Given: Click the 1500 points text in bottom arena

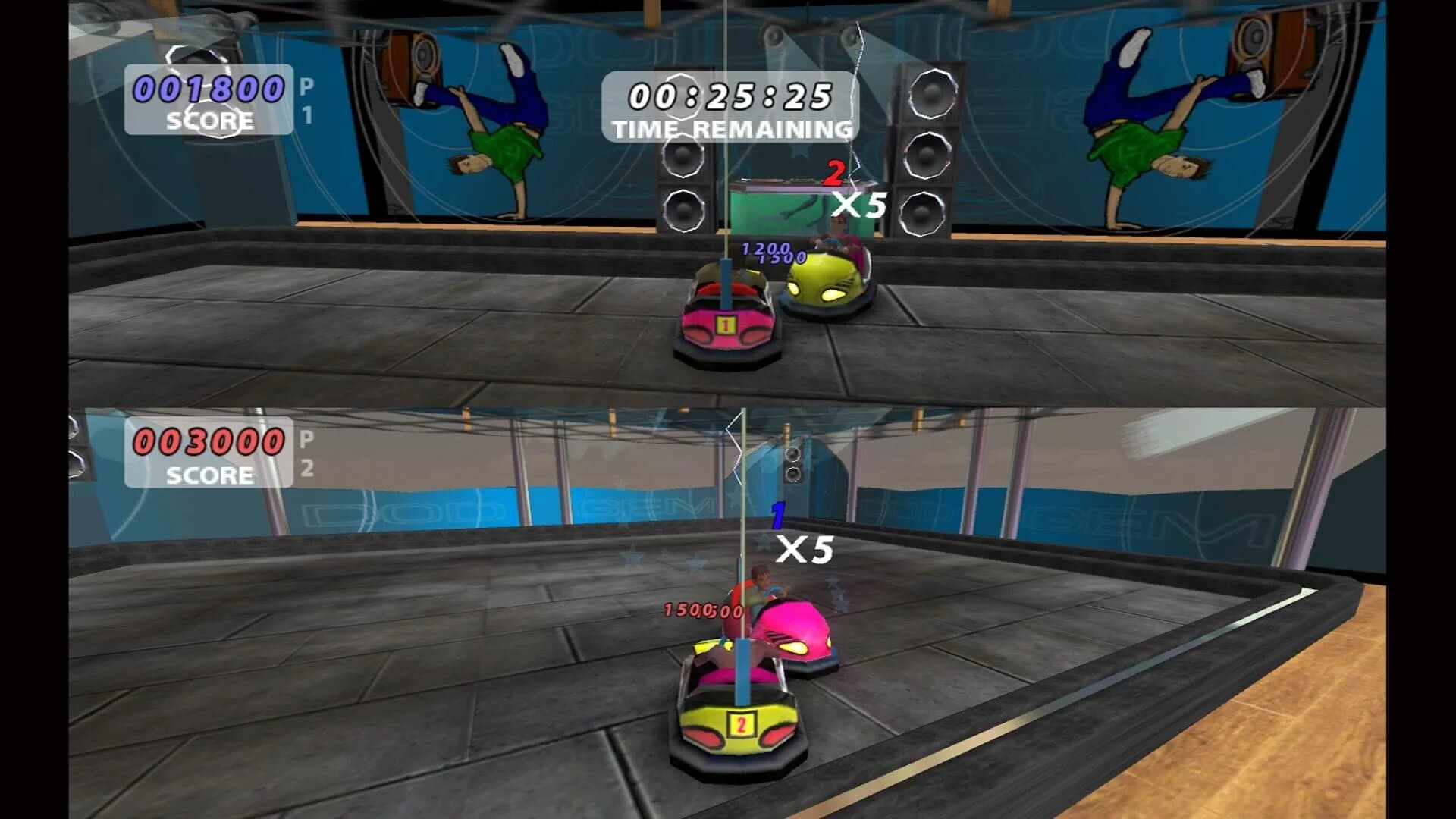Looking at the screenshot, I should click(689, 608).
